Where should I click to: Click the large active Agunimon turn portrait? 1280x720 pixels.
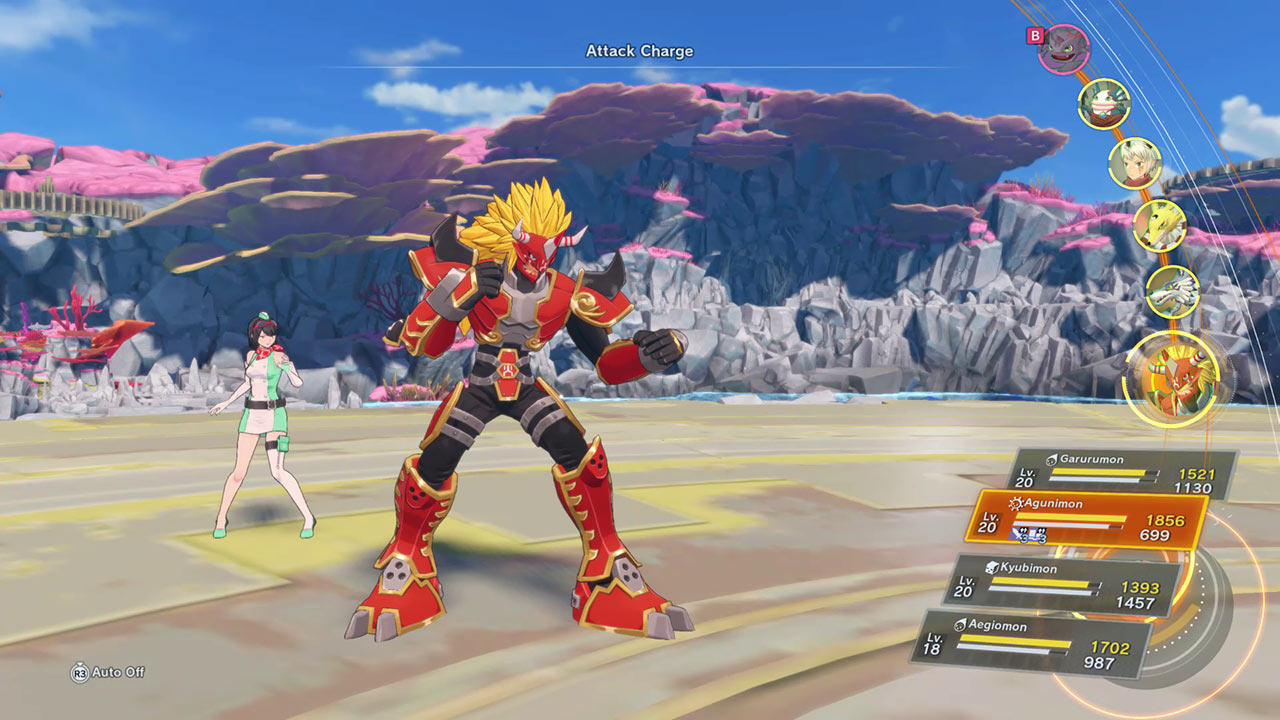(x=1172, y=379)
